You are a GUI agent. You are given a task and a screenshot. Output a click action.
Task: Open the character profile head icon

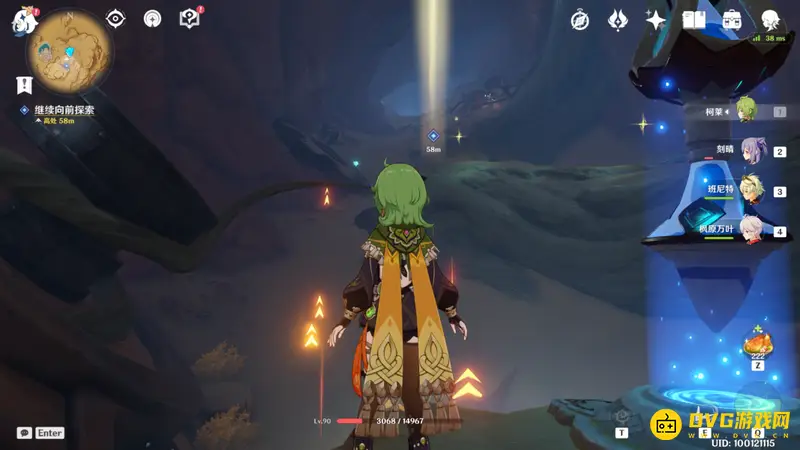(770, 19)
